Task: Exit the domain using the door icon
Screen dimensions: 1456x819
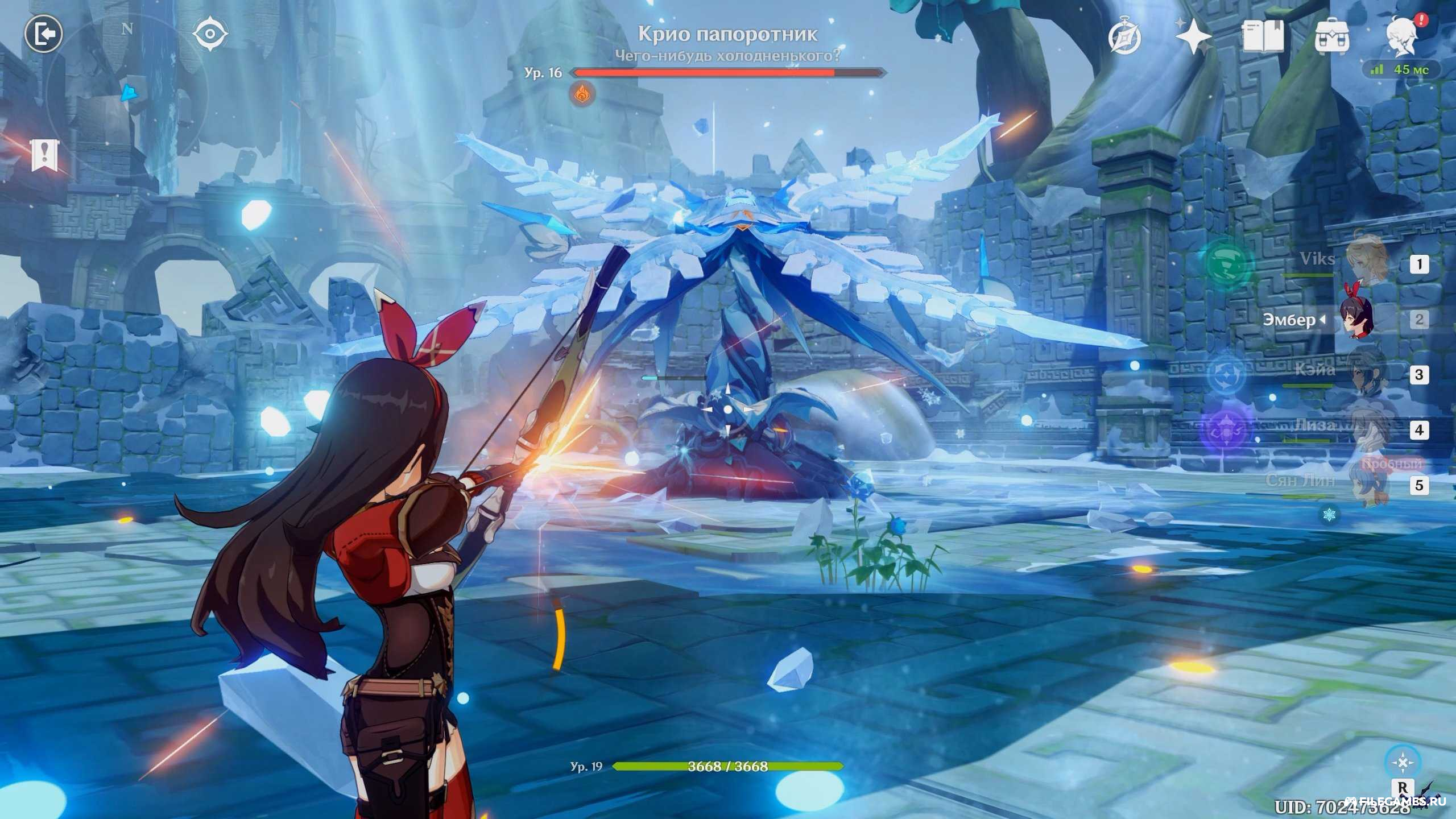Action: [x=43, y=35]
